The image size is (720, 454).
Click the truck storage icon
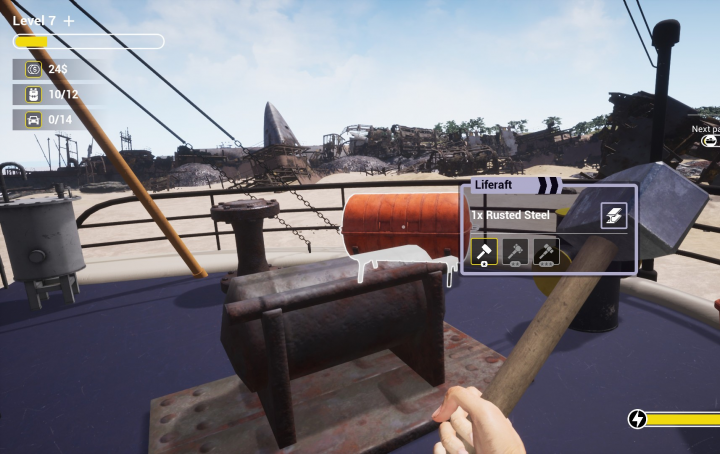pyautogui.click(x=32, y=120)
